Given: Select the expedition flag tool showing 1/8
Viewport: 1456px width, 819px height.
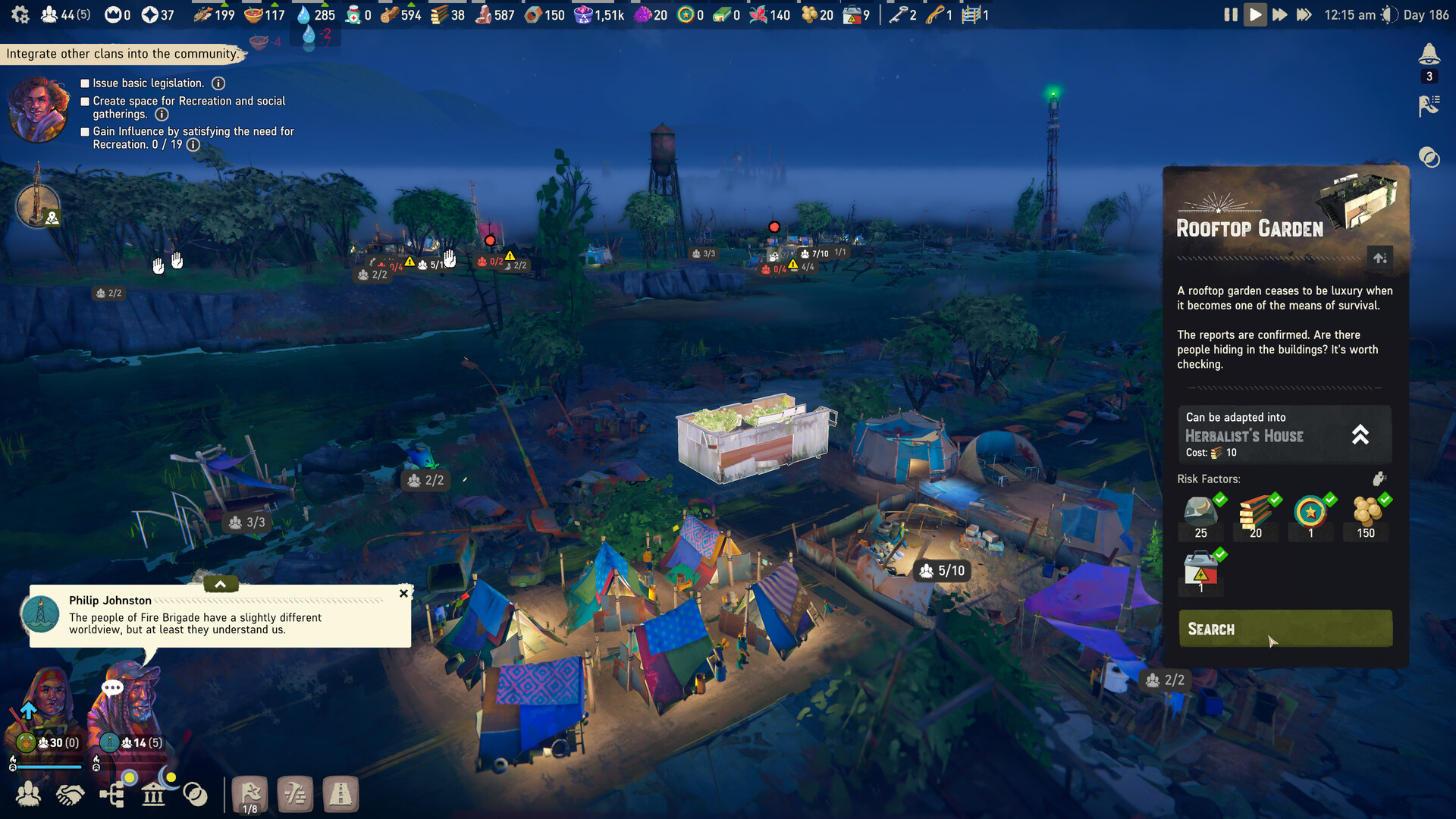Looking at the screenshot, I should 250,793.
